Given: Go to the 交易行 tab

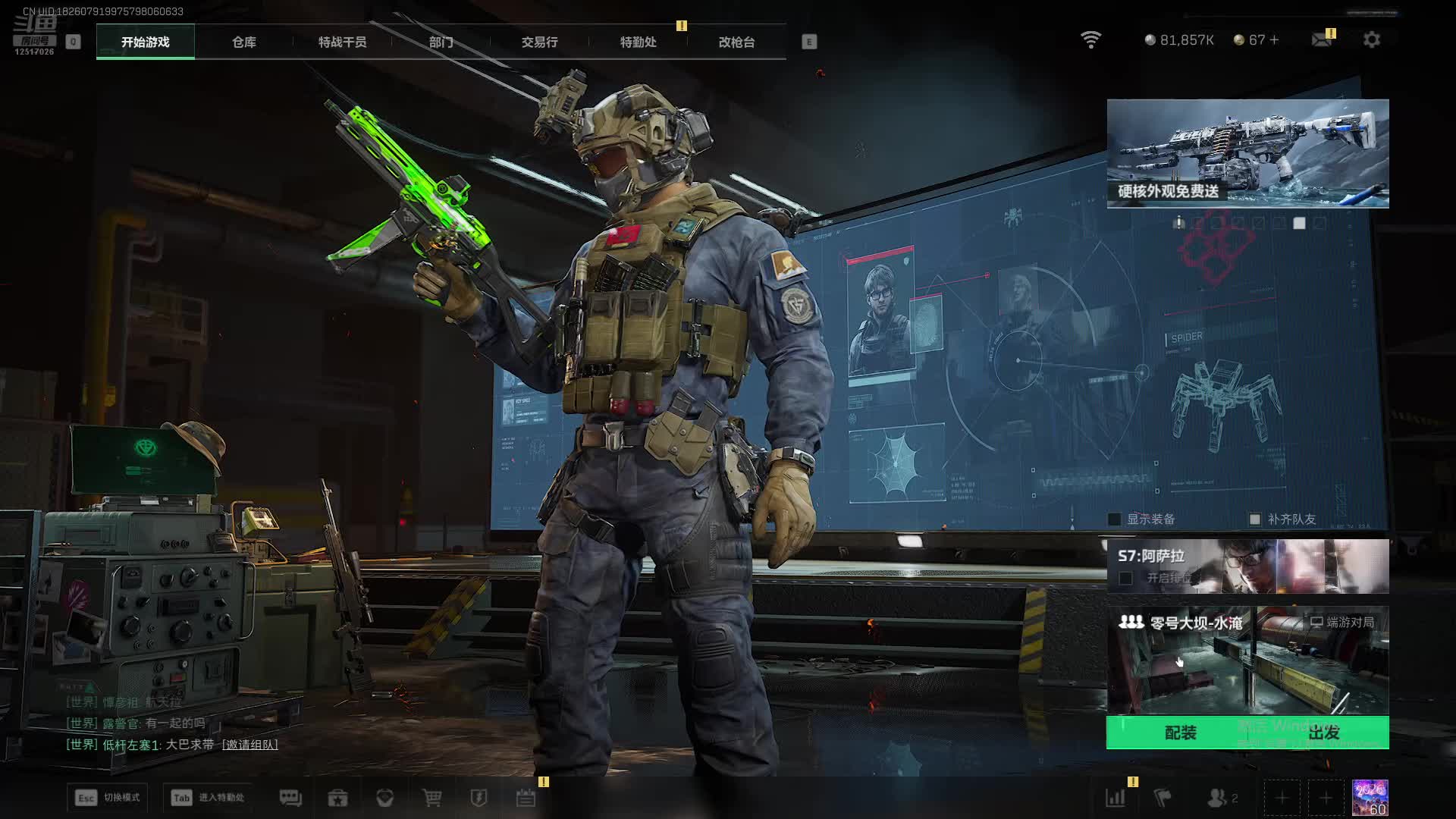Looking at the screenshot, I should tap(539, 42).
